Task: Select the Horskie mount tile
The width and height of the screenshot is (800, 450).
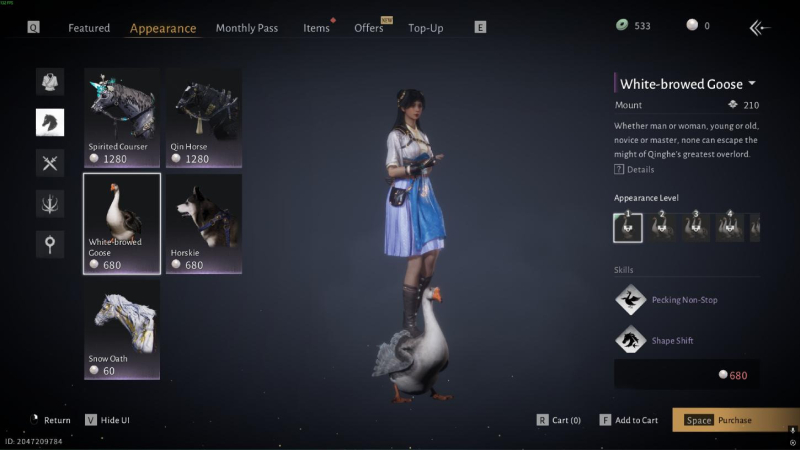Action: (203, 224)
